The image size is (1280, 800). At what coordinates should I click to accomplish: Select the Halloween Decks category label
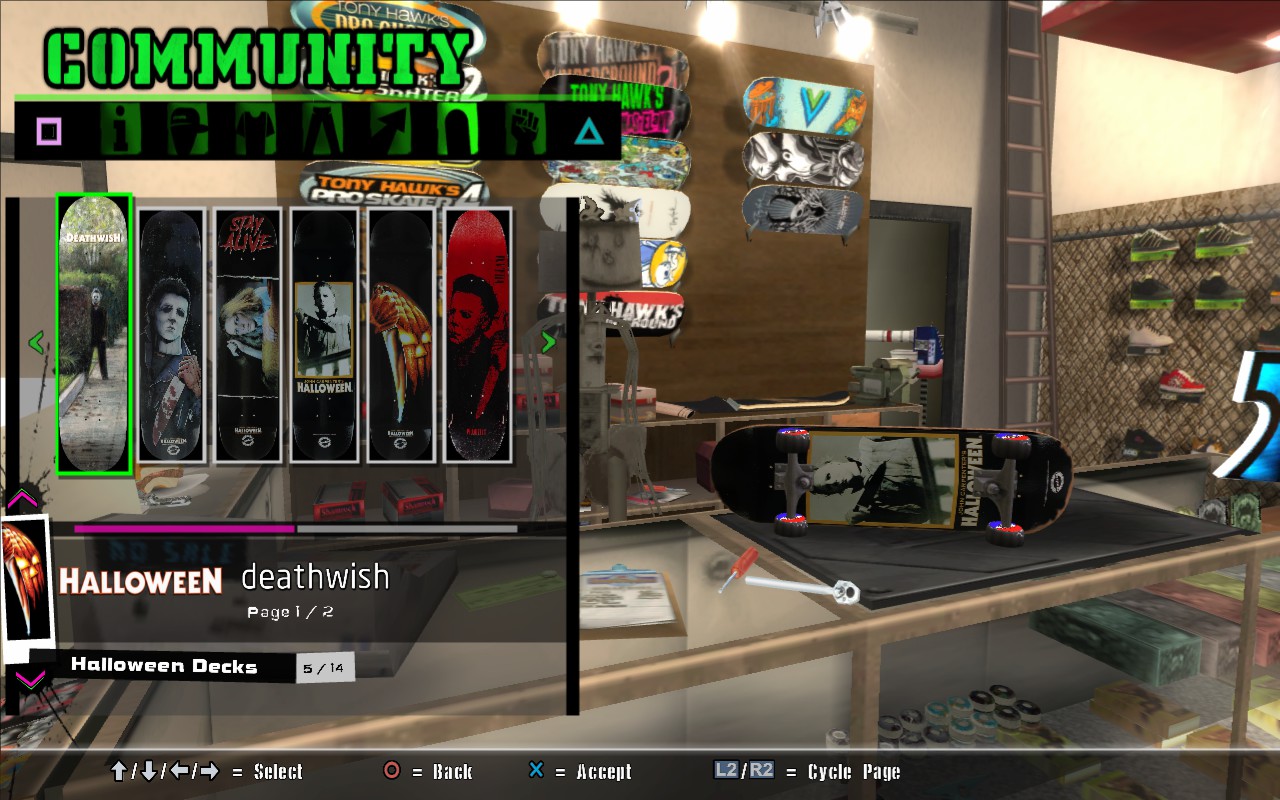[164, 666]
